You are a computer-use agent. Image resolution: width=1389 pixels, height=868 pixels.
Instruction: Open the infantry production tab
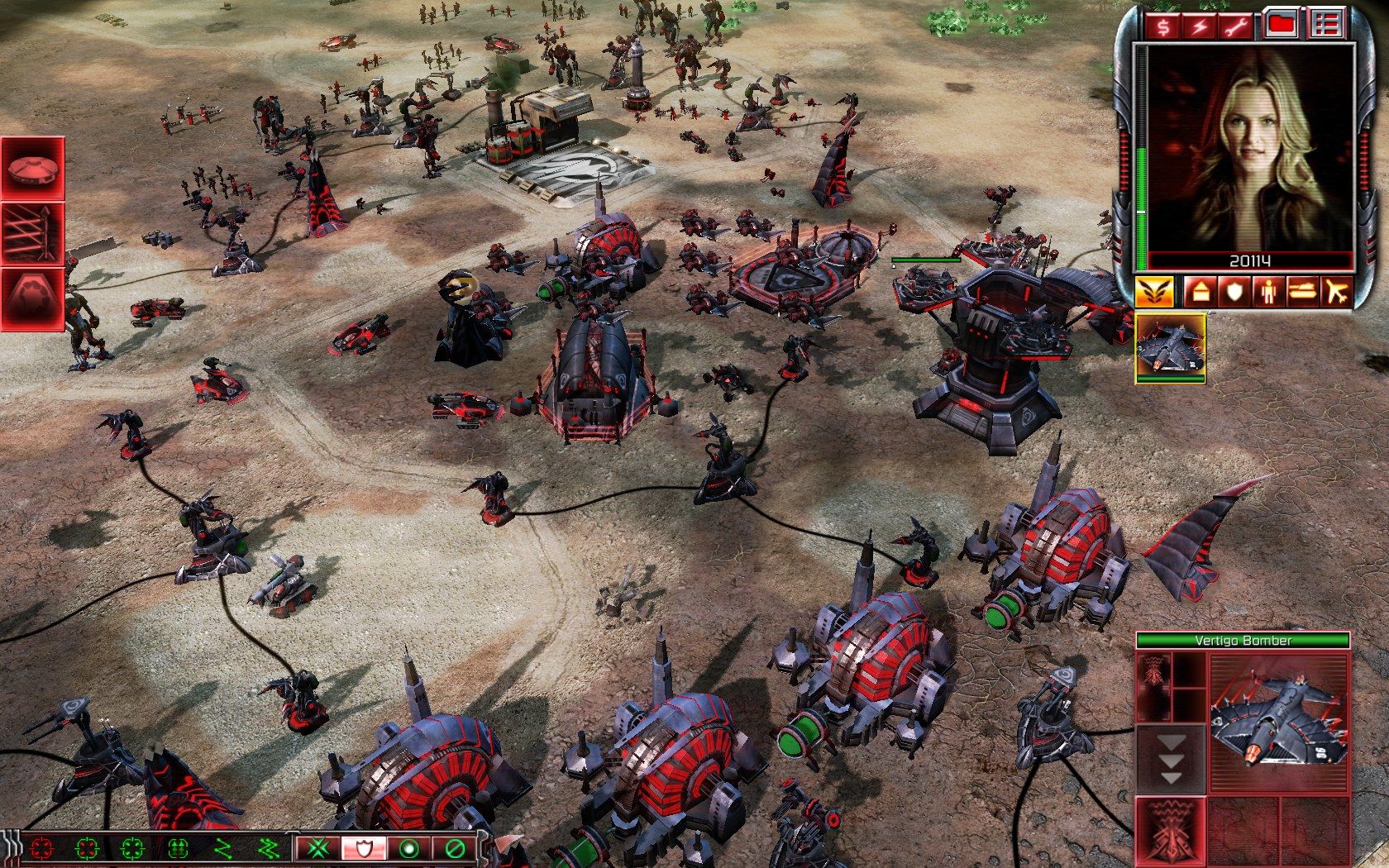pos(1267,291)
